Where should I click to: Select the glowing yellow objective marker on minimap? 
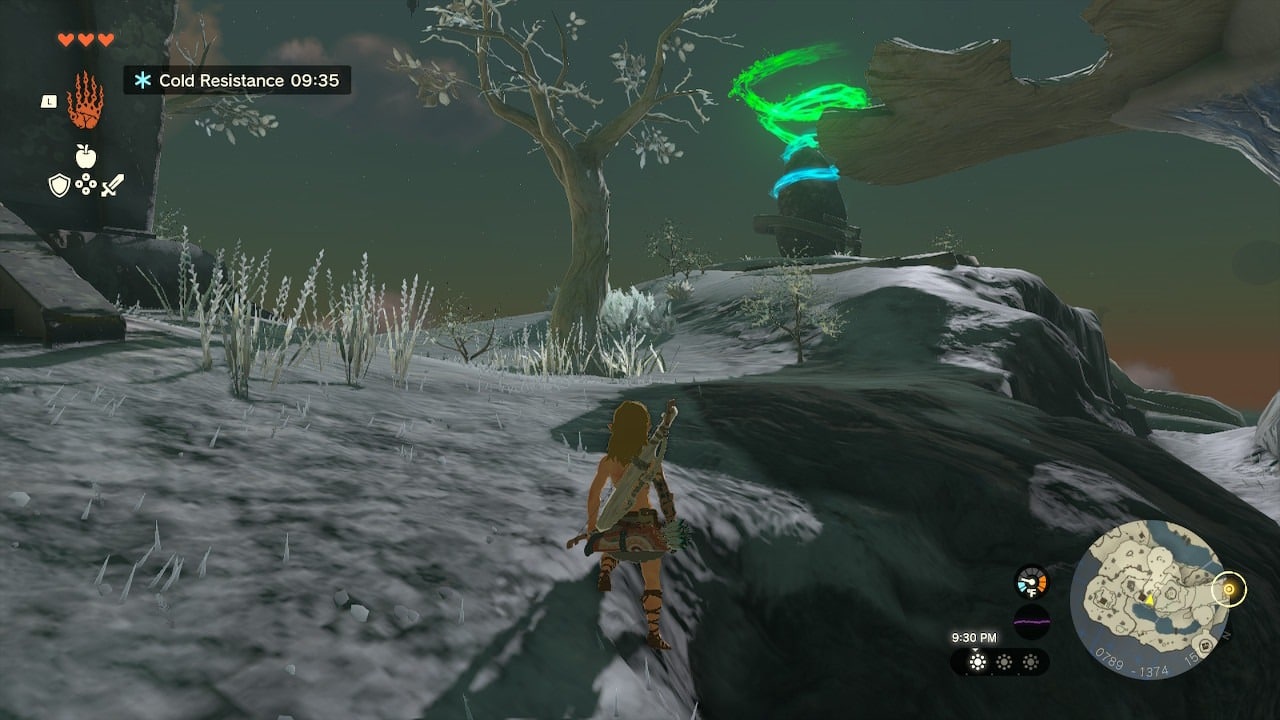(1228, 589)
